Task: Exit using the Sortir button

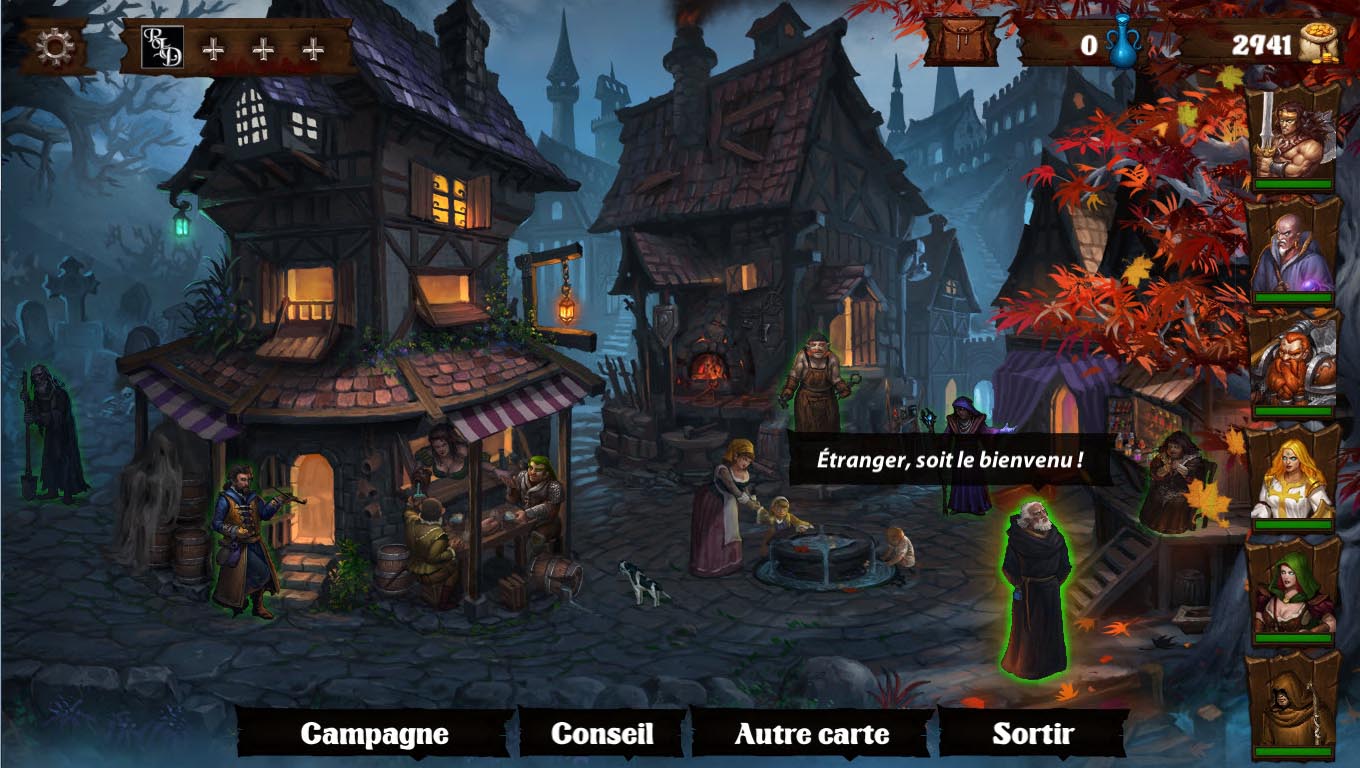Action: point(1032,734)
